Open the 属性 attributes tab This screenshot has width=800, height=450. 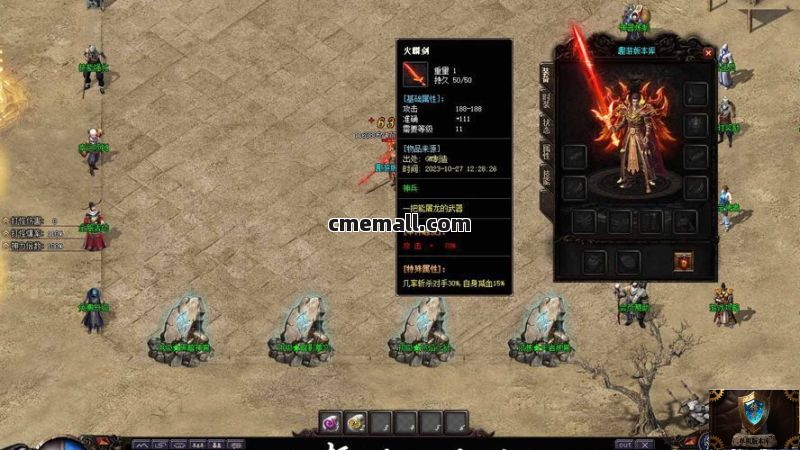click(x=546, y=151)
